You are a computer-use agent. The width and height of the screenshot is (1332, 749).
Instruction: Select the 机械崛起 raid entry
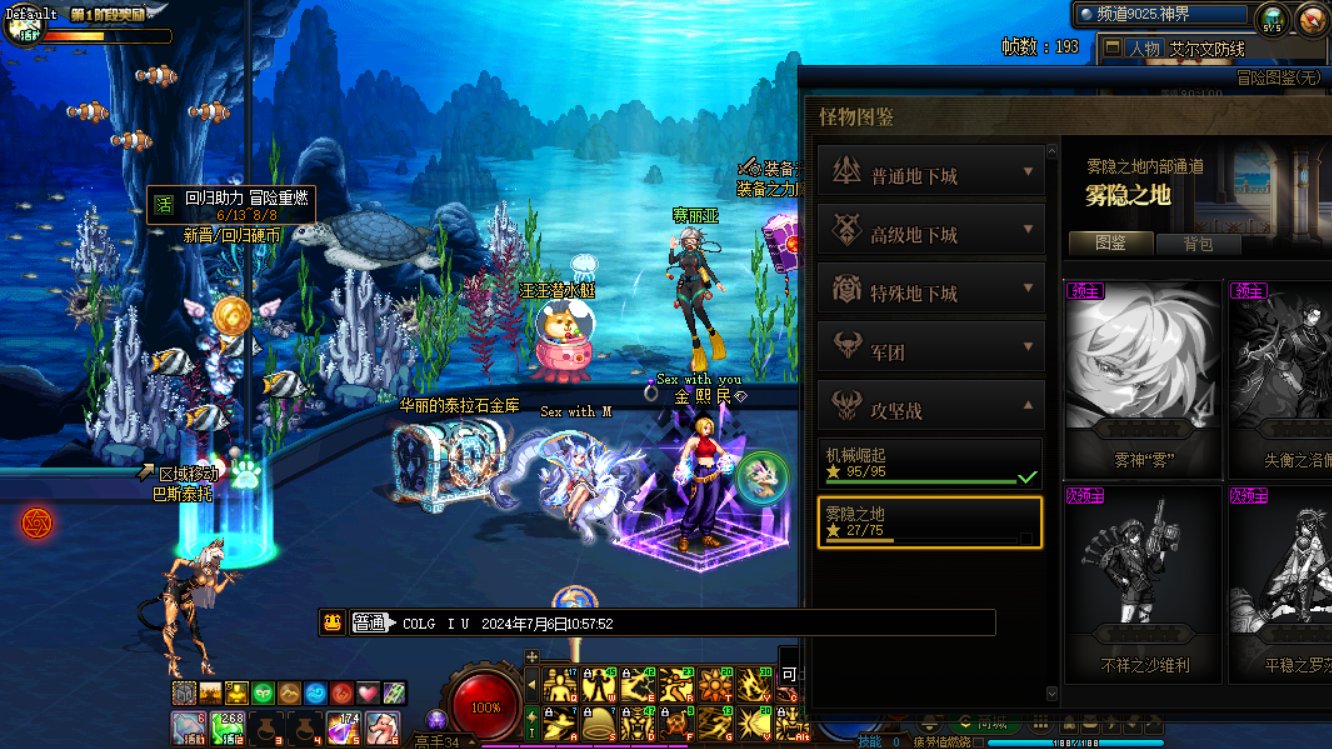(929, 464)
